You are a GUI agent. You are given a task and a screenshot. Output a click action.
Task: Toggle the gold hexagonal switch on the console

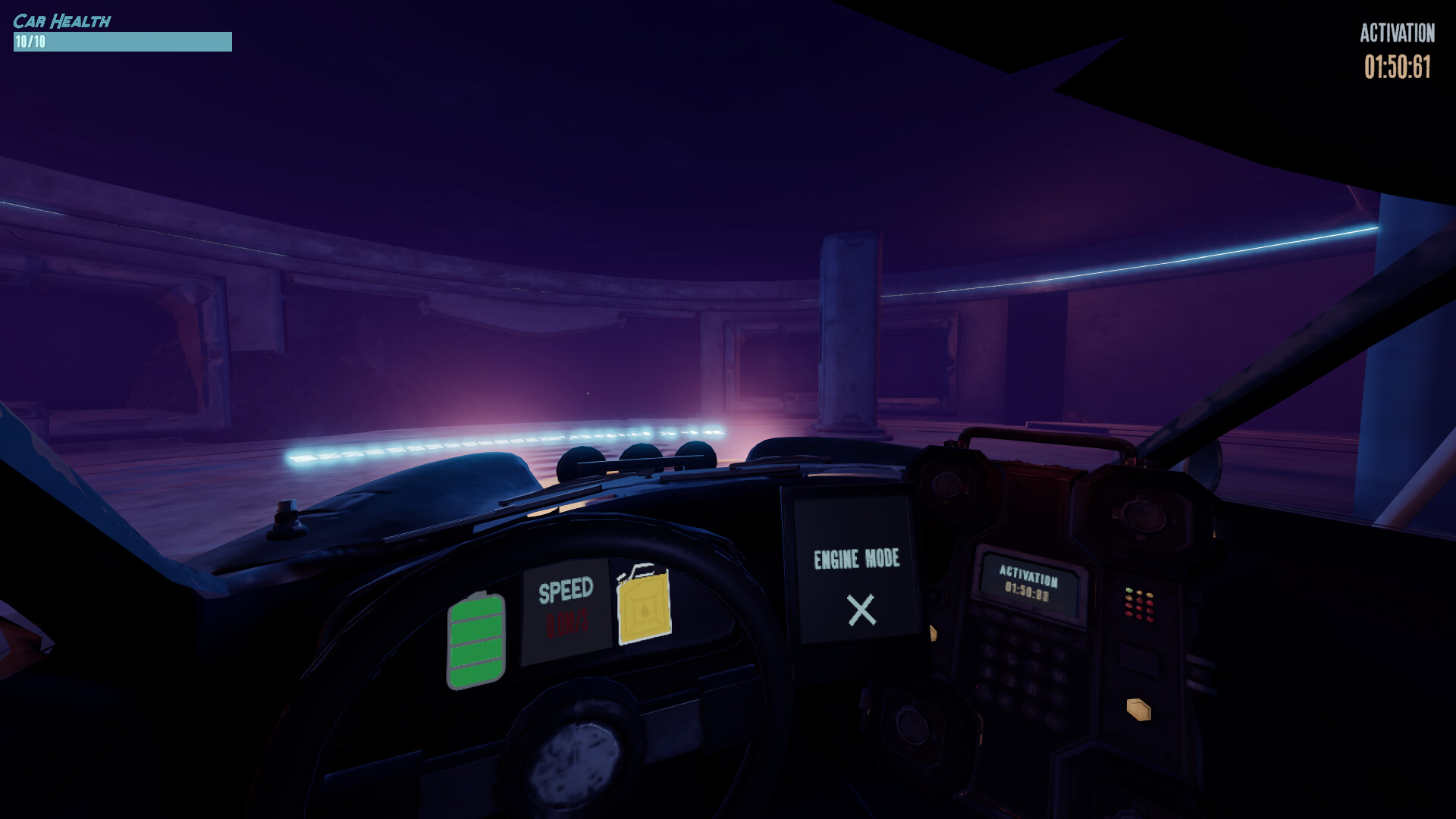point(1137,709)
